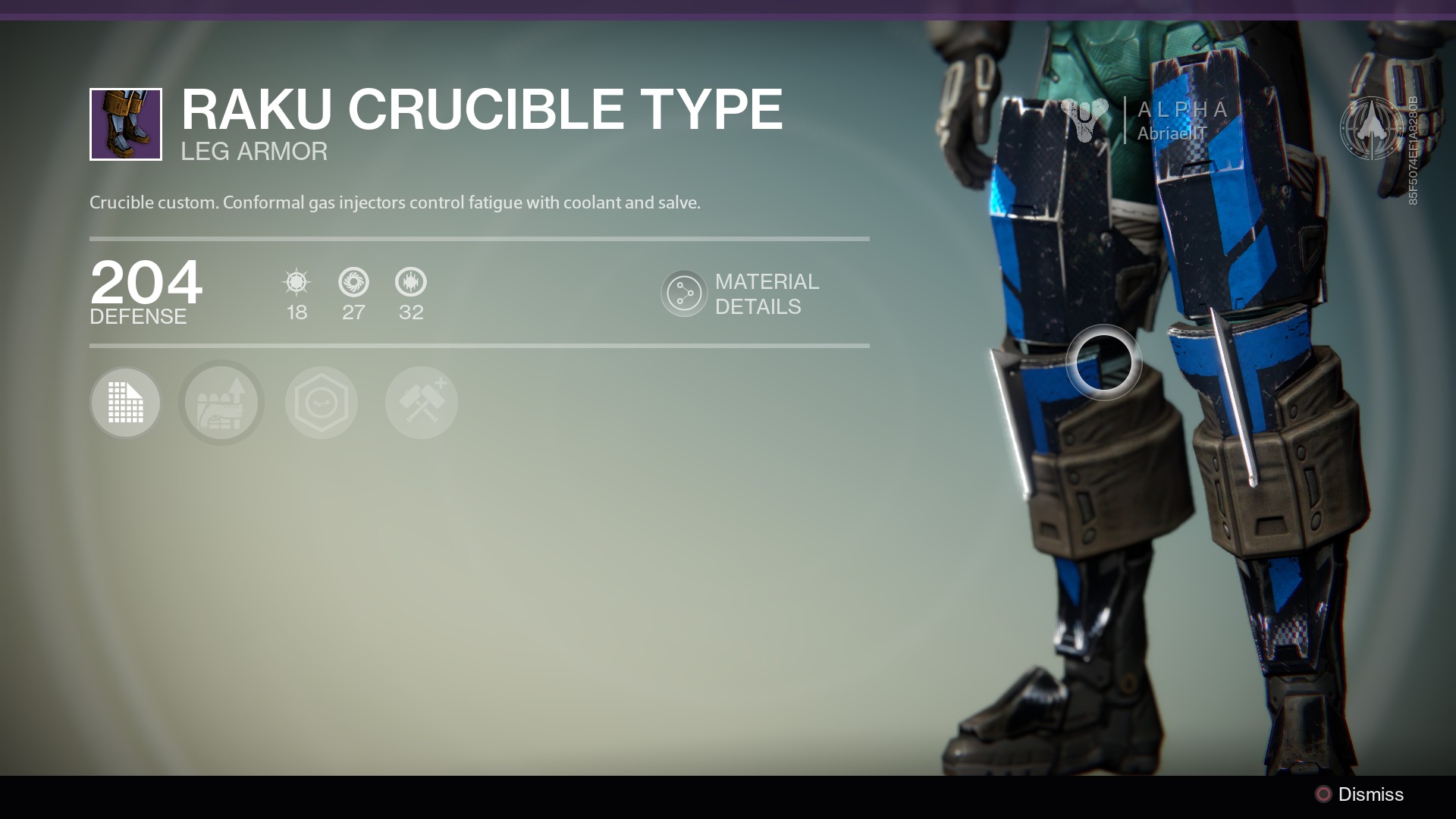1456x819 pixels.
Task: Select the hand cannon ammo perk node
Action: pos(221,403)
